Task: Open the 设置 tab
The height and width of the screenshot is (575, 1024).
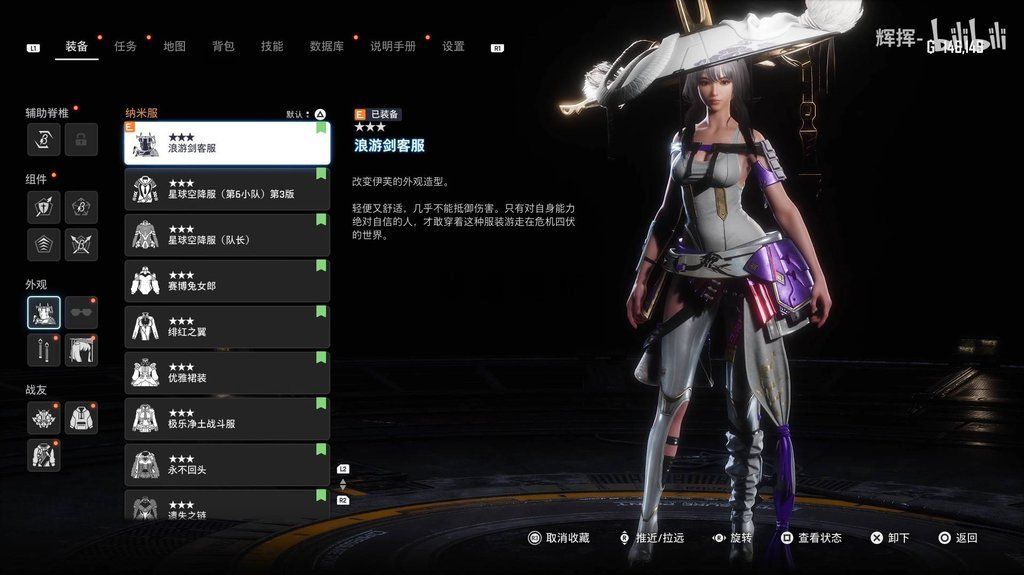Action: pyautogui.click(x=453, y=46)
